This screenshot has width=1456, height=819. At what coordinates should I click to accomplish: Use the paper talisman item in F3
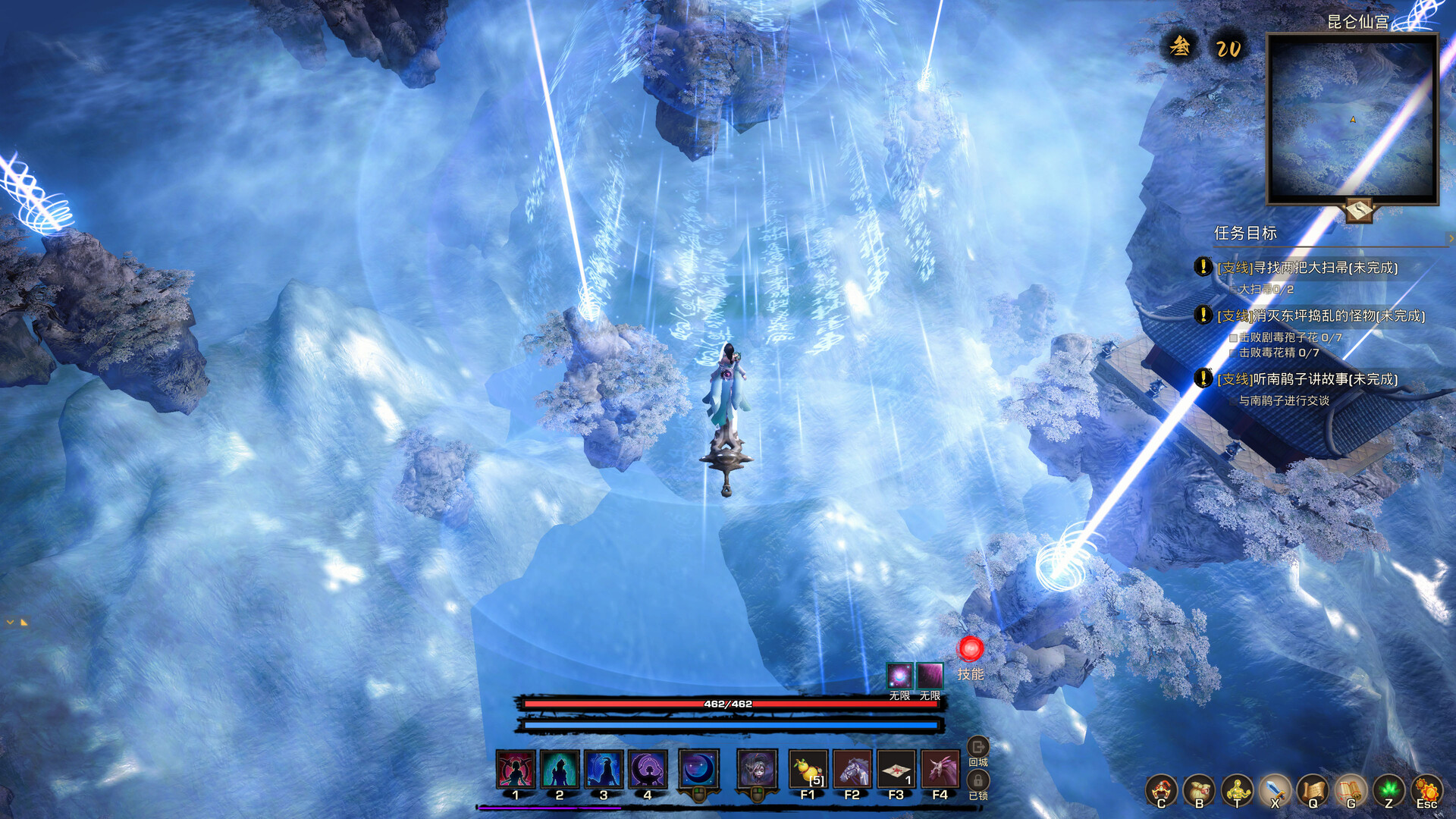pos(896,770)
